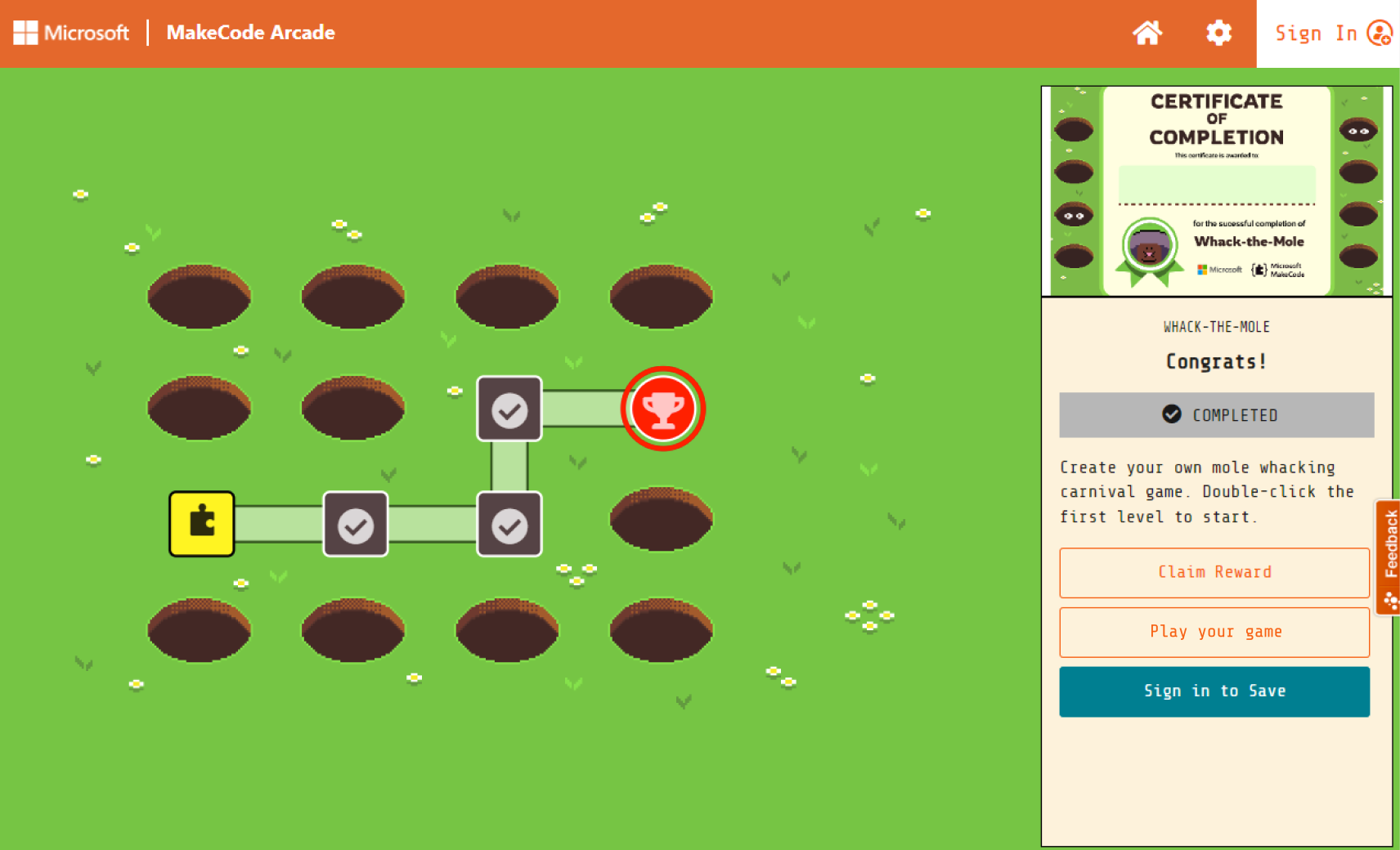Viewport: 1400px width, 850px height.
Task: Click the Sign in to Save button
Action: tap(1214, 691)
